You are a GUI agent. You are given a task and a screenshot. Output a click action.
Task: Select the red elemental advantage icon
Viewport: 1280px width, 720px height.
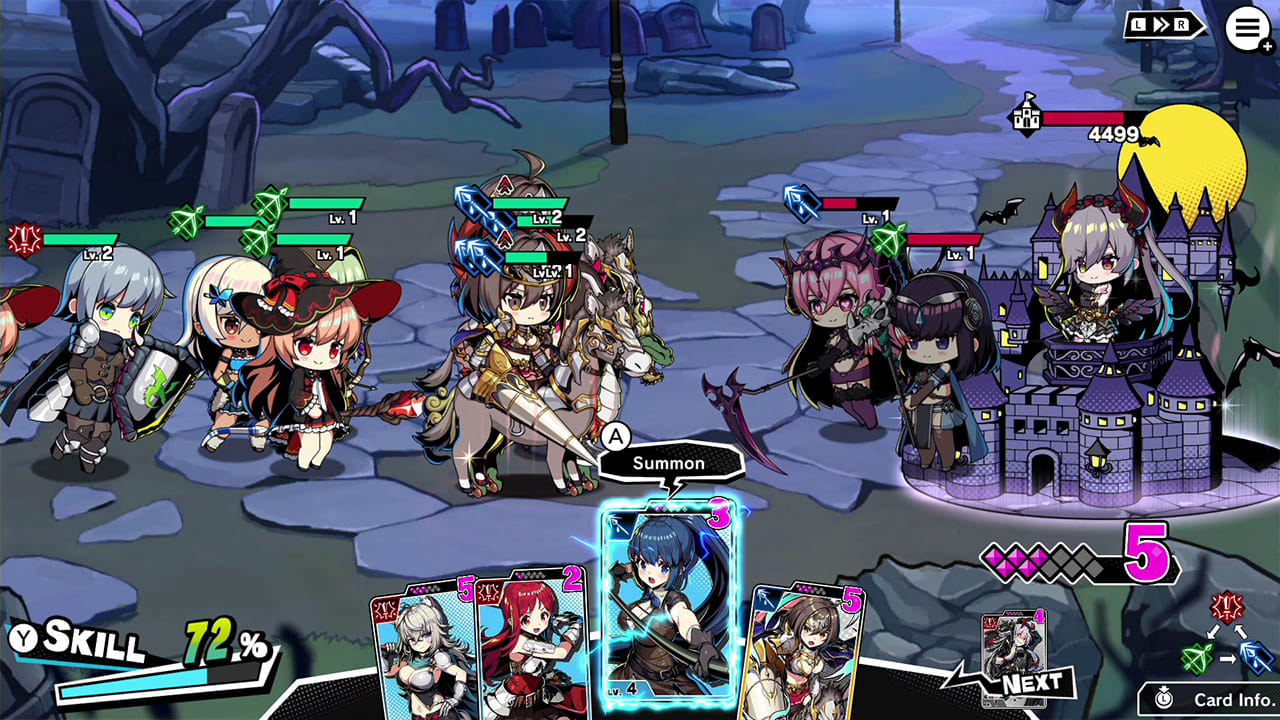pyautogui.click(x=1228, y=606)
